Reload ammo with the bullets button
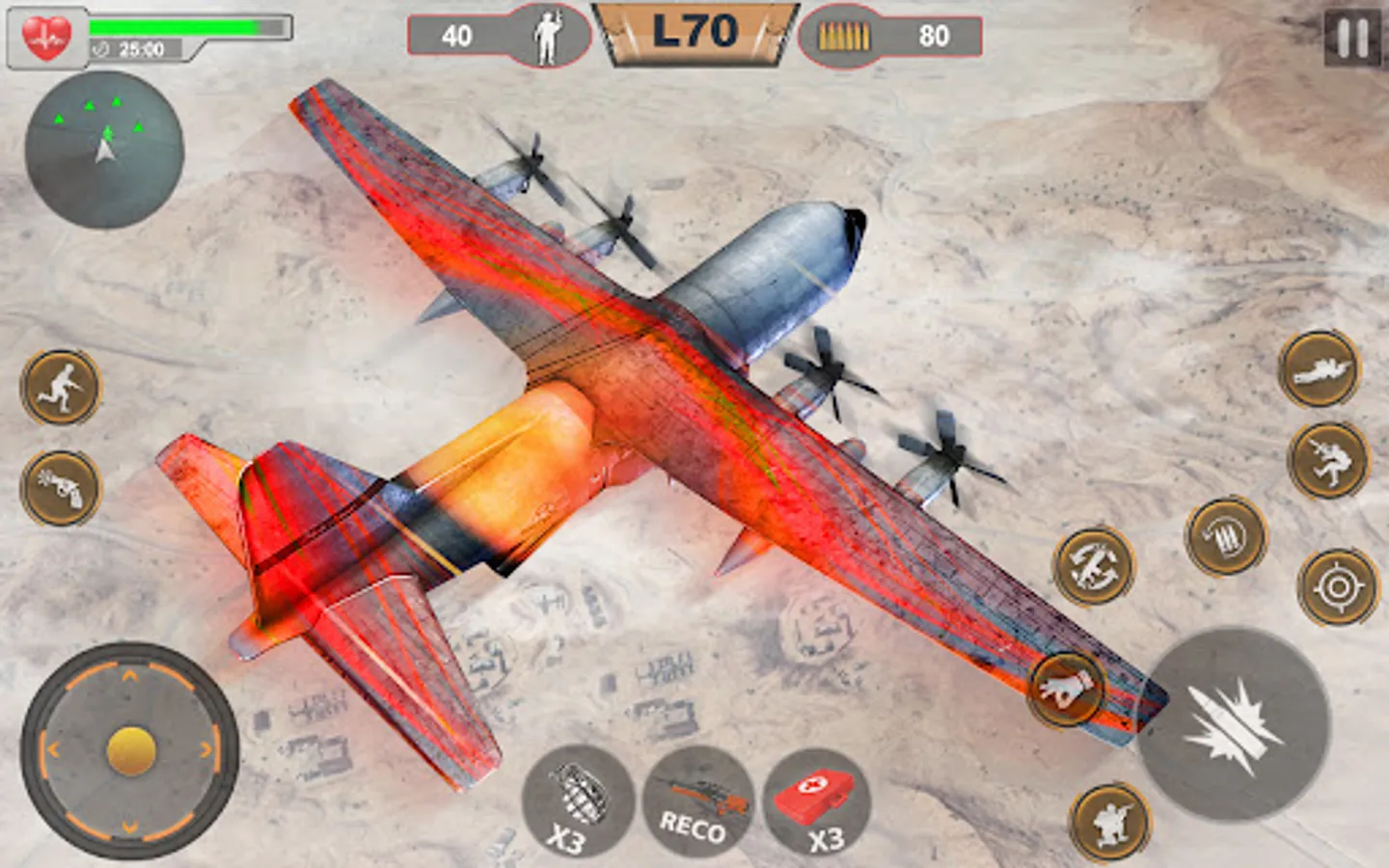 tap(1225, 536)
